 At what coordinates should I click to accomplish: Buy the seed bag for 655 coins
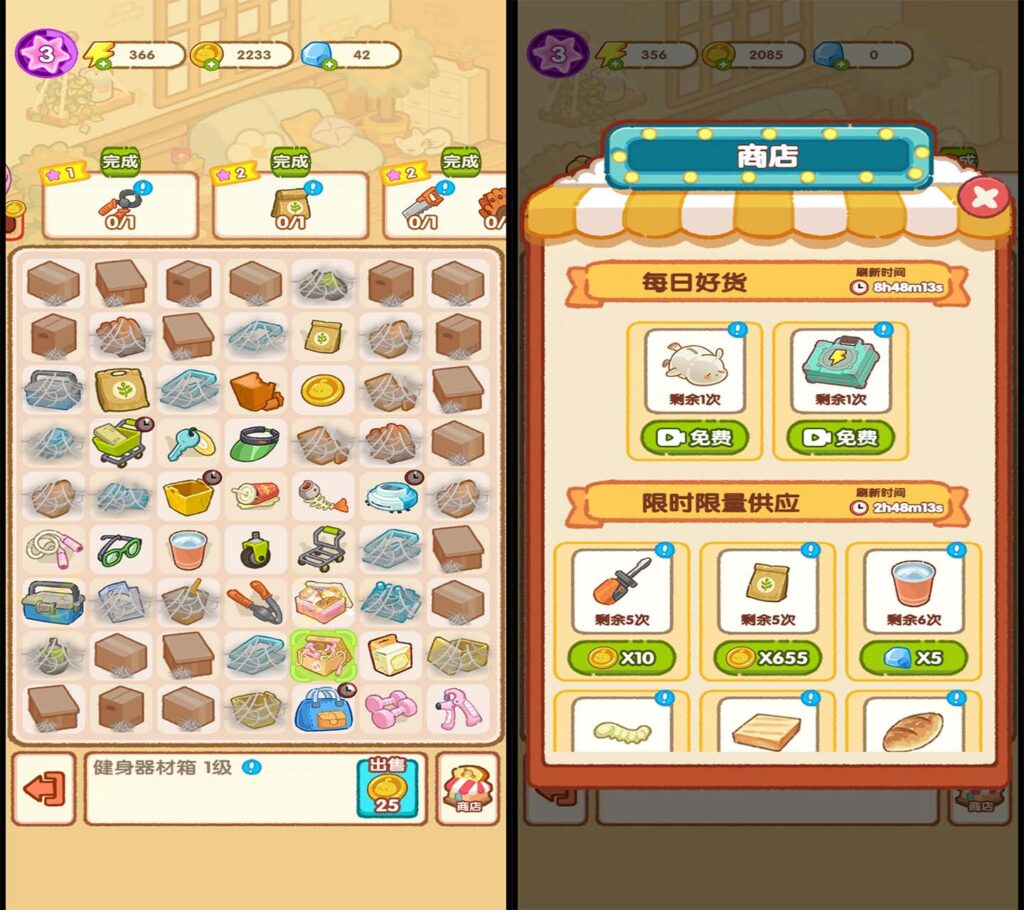pyautogui.click(x=766, y=657)
